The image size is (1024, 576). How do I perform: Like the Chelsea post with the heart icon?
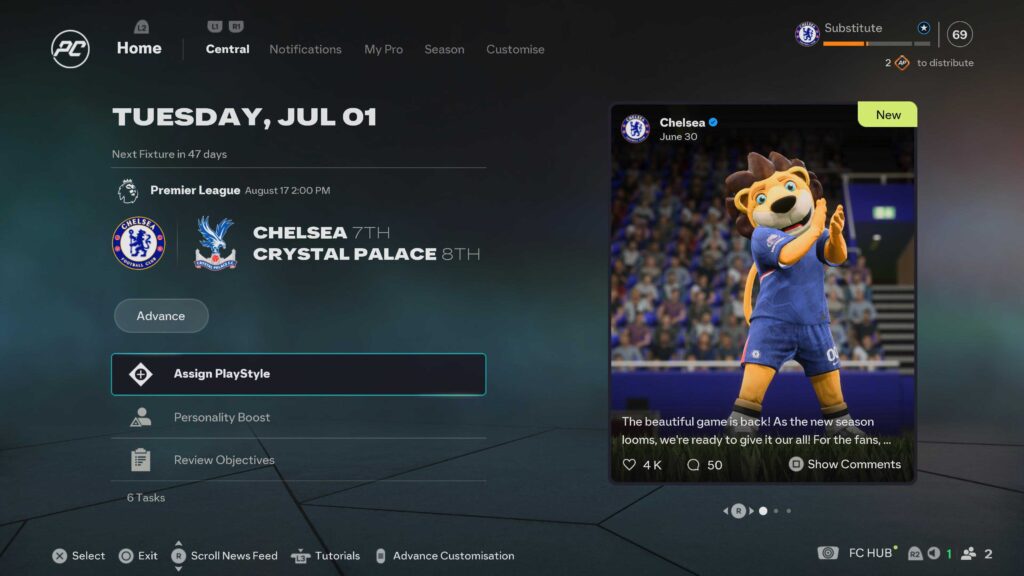[x=630, y=465]
